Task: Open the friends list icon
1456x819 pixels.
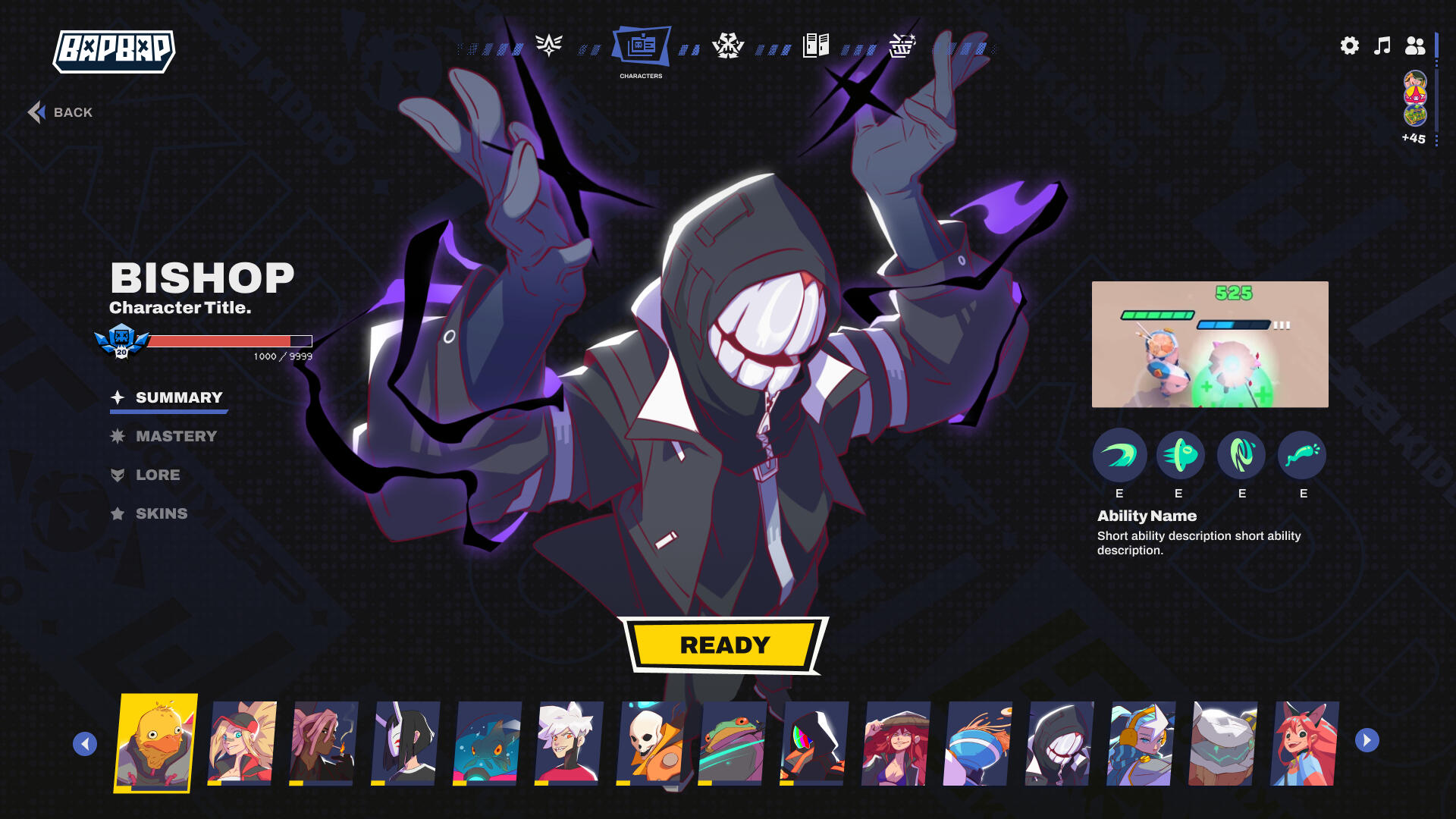Action: pyautogui.click(x=1417, y=45)
